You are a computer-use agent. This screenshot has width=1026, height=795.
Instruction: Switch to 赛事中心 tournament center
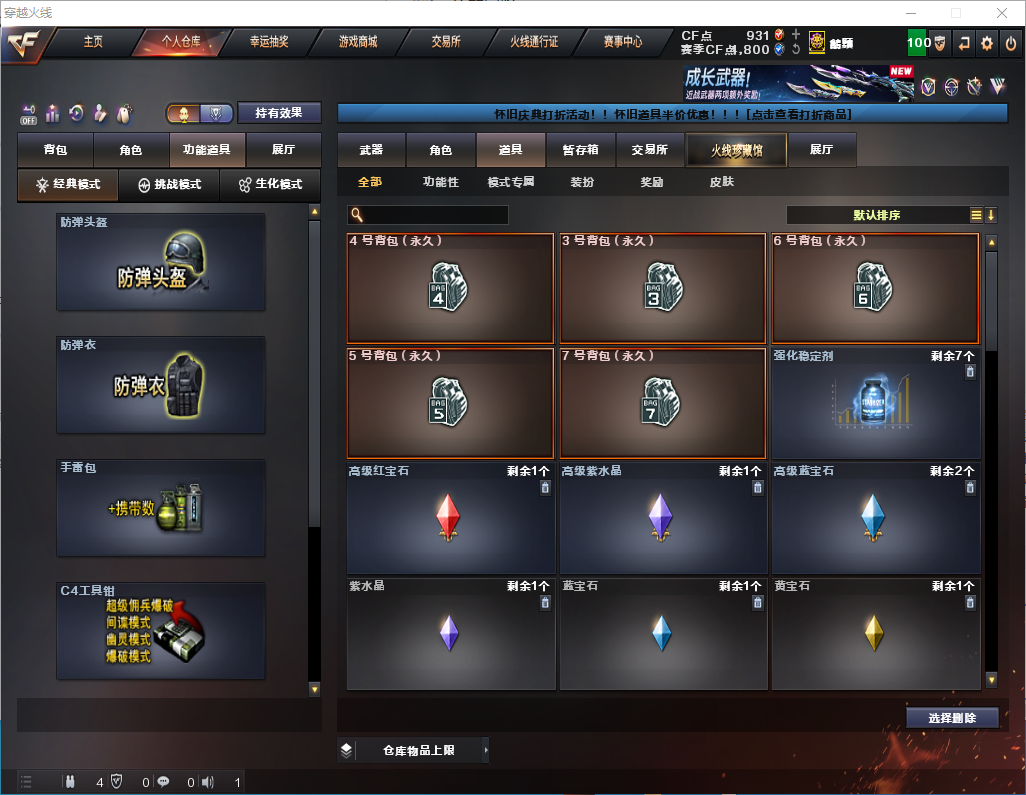622,42
